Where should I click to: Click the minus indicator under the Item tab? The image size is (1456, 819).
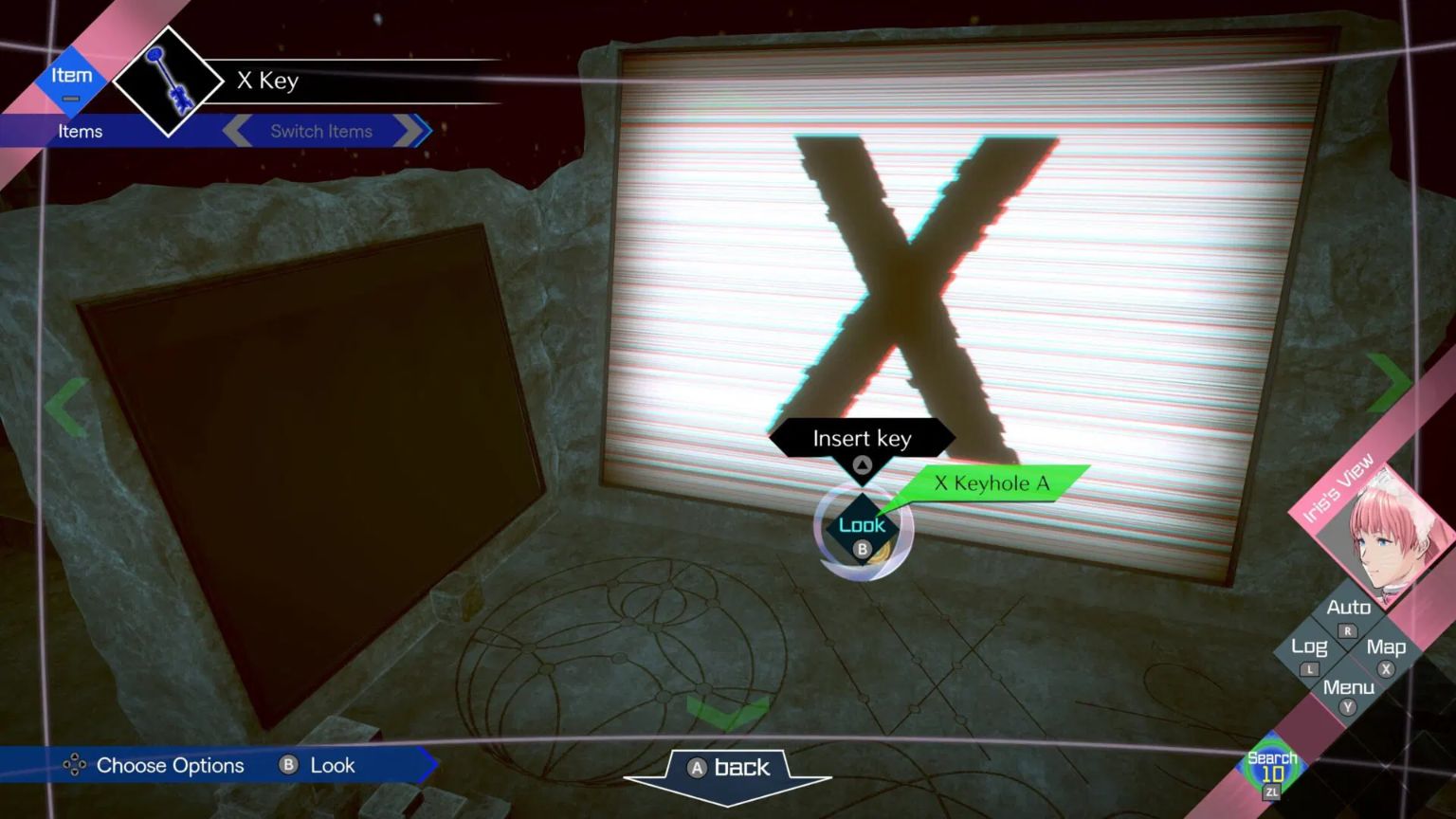tap(71, 100)
